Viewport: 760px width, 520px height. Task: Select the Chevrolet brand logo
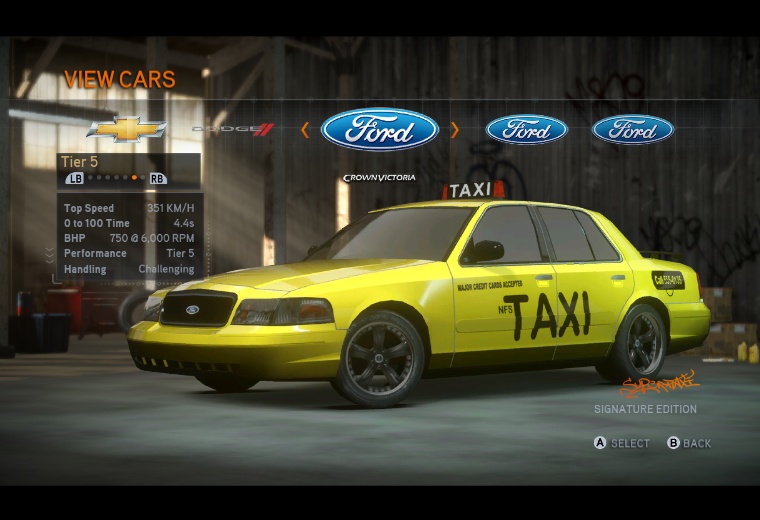point(126,129)
